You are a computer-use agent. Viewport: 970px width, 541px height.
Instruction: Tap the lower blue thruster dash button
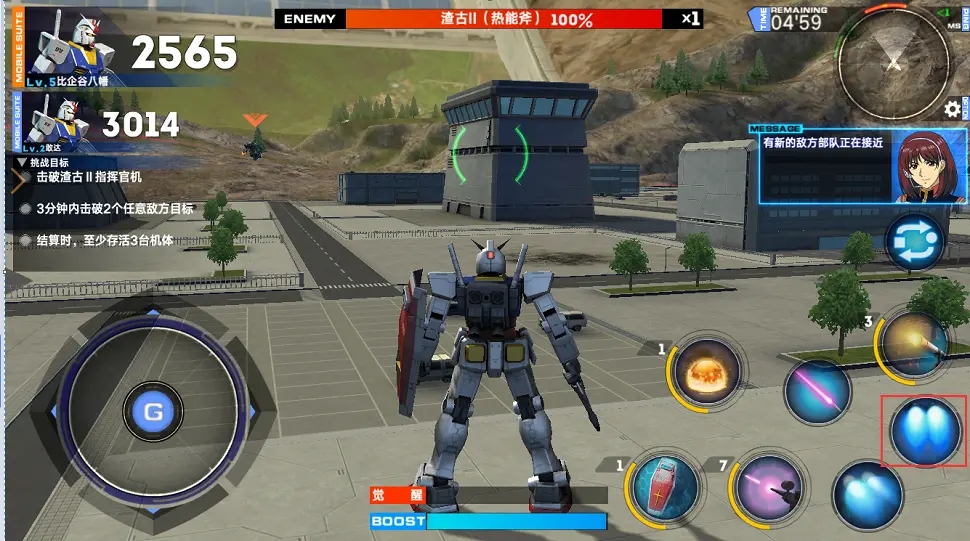[x=867, y=495]
